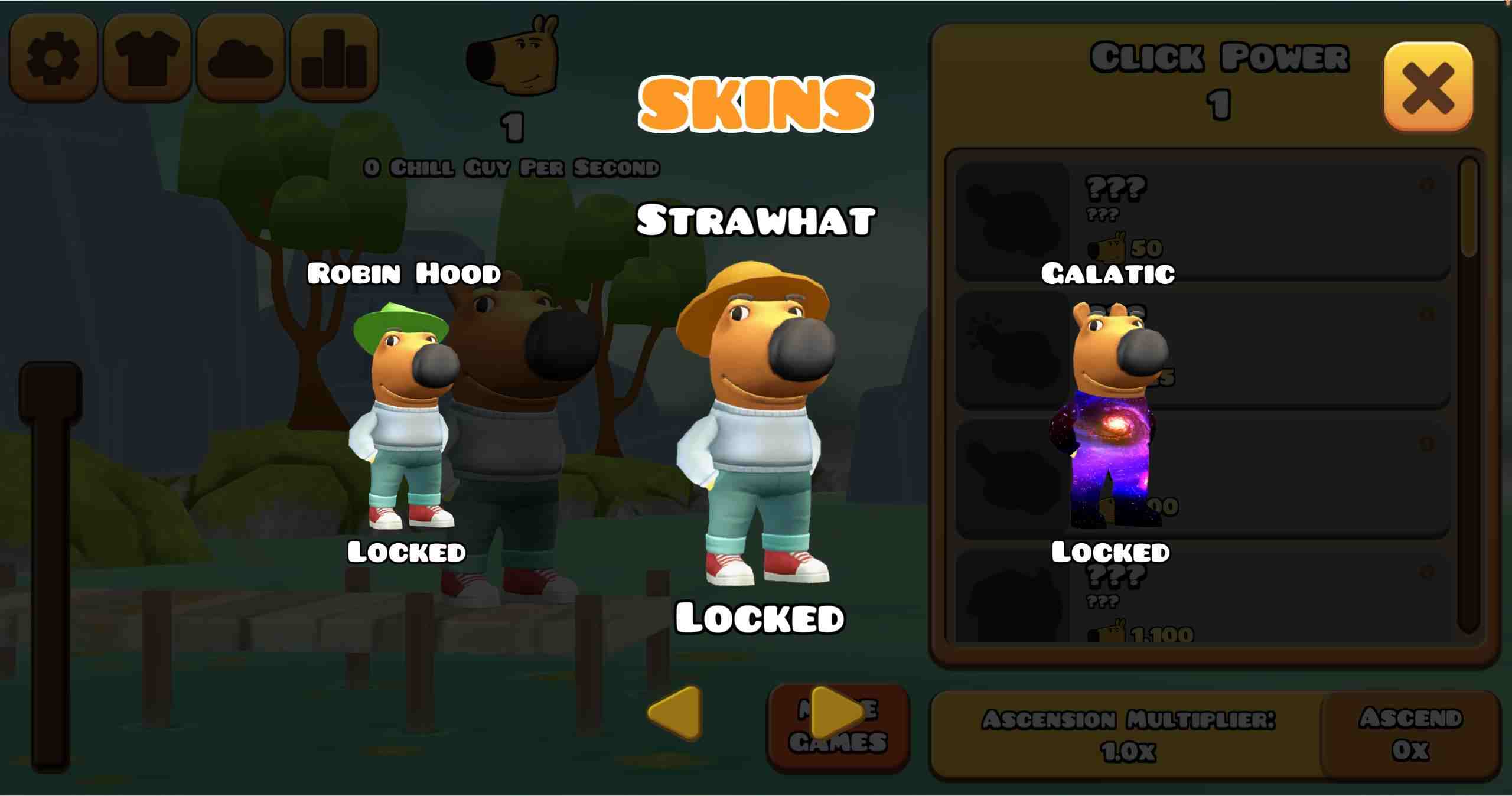This screenshot has width=1512, height=796.
Task: Click the cloud icon button
Action: pyautogui.click(x=240, y=57)
